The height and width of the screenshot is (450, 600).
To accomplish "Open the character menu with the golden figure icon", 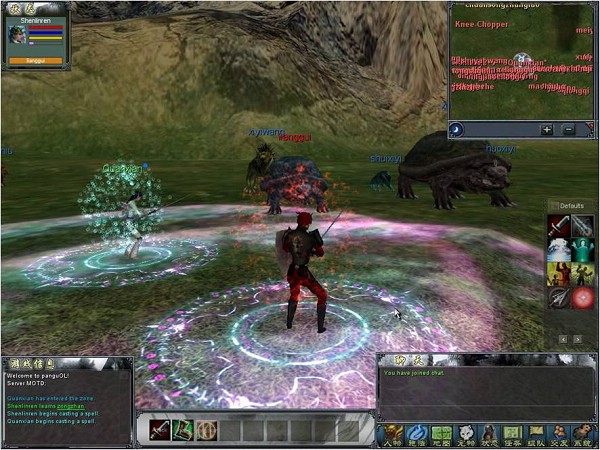I will click(x=392, y=433).
